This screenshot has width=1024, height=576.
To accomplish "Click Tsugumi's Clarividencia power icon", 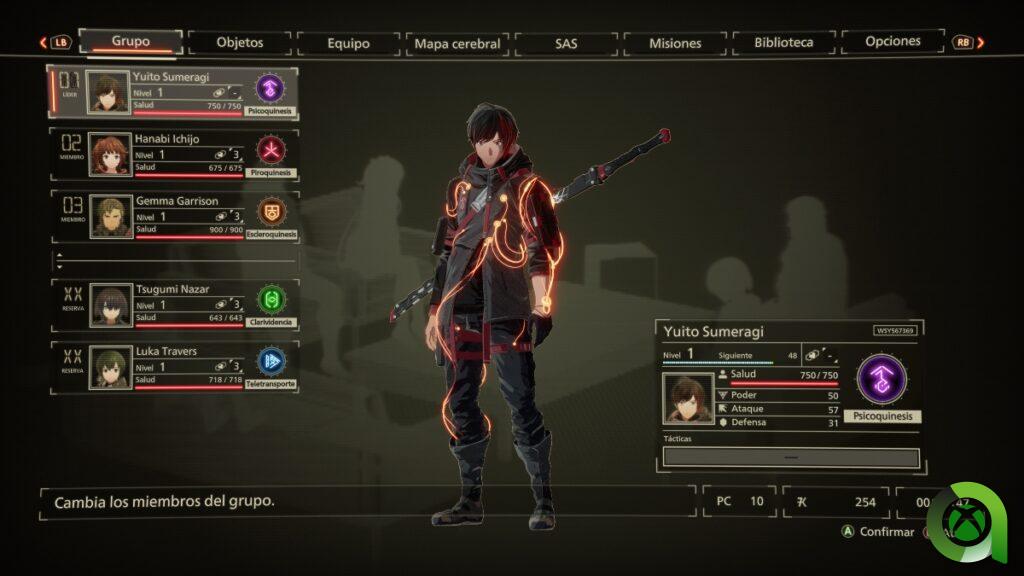I will pos(271,299).
